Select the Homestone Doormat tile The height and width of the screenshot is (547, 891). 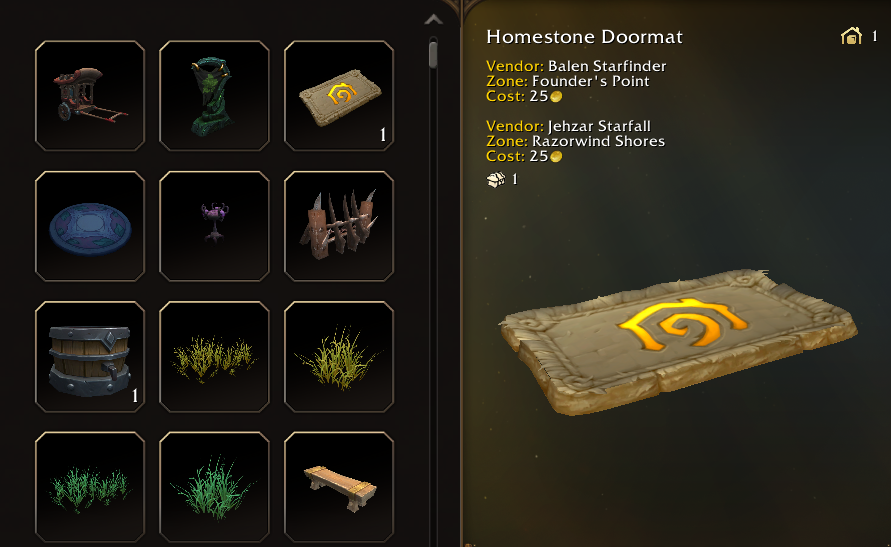tap(339, 96)
